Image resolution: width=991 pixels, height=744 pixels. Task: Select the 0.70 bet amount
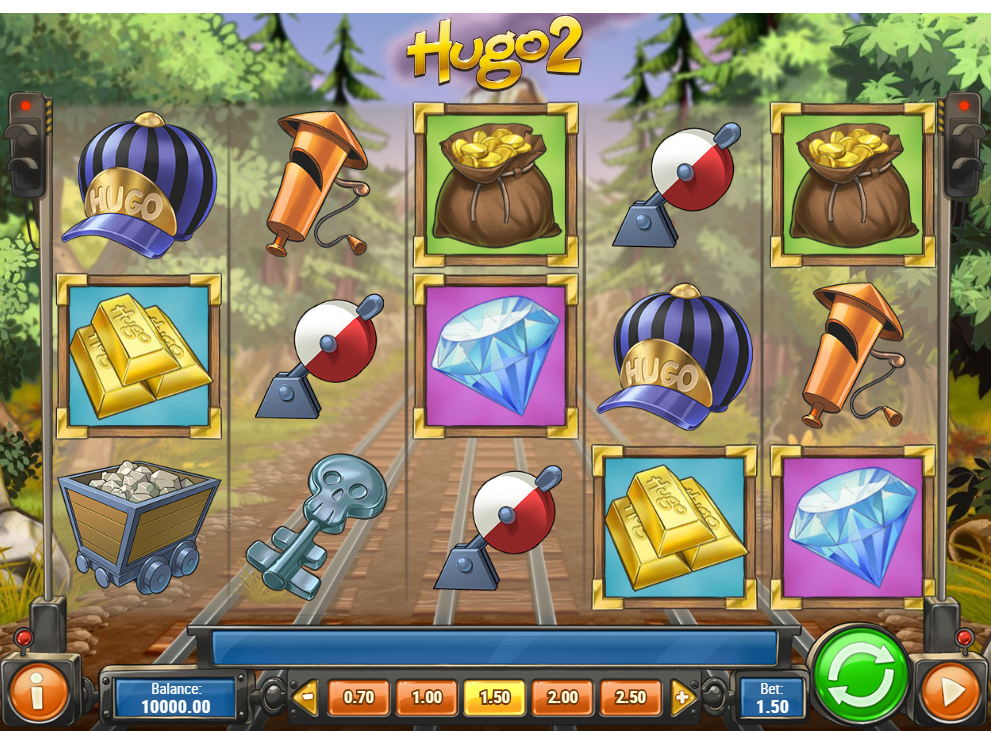(358, 697)
